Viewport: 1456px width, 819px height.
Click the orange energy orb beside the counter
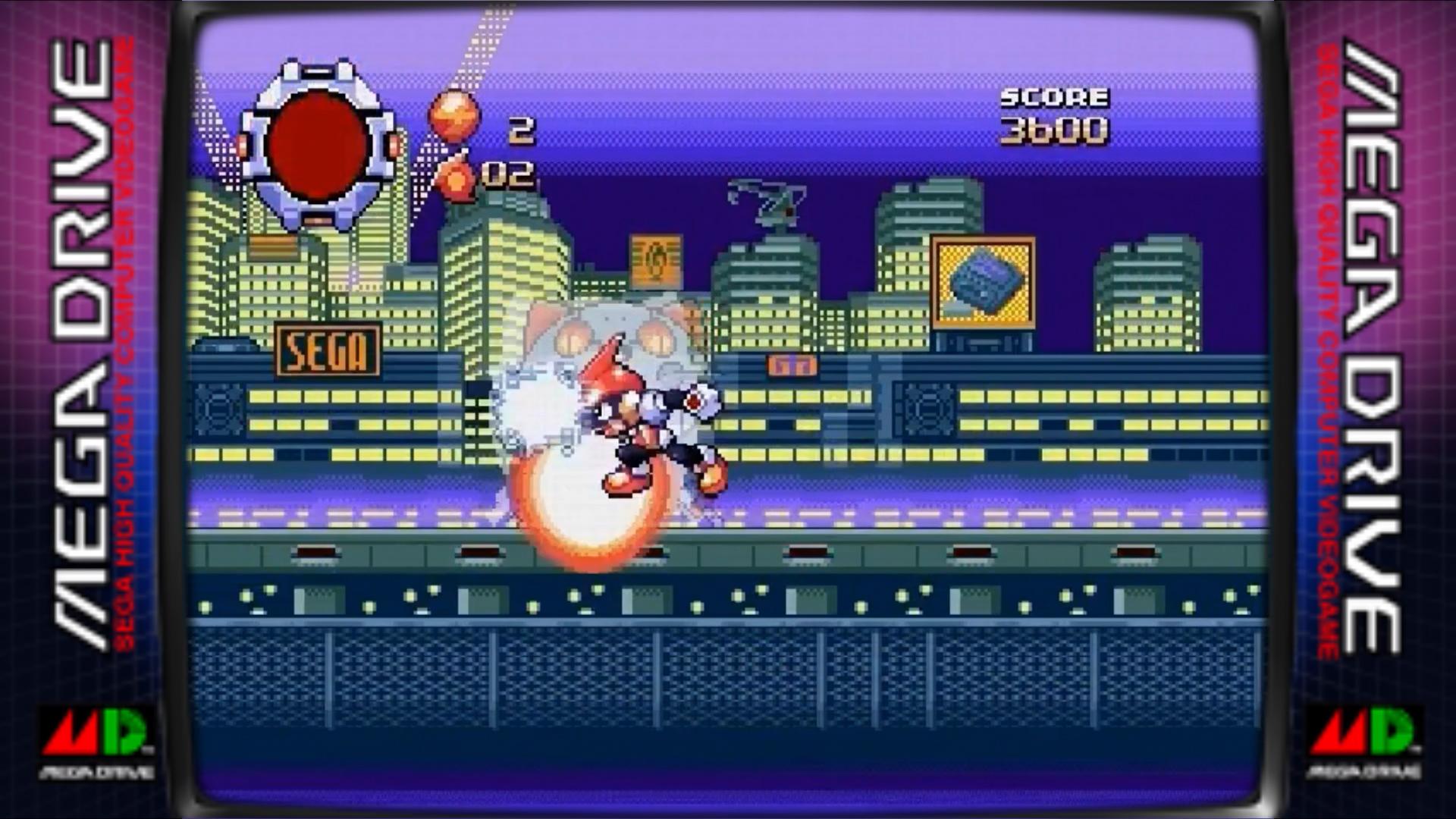click(x=452, y=118)
